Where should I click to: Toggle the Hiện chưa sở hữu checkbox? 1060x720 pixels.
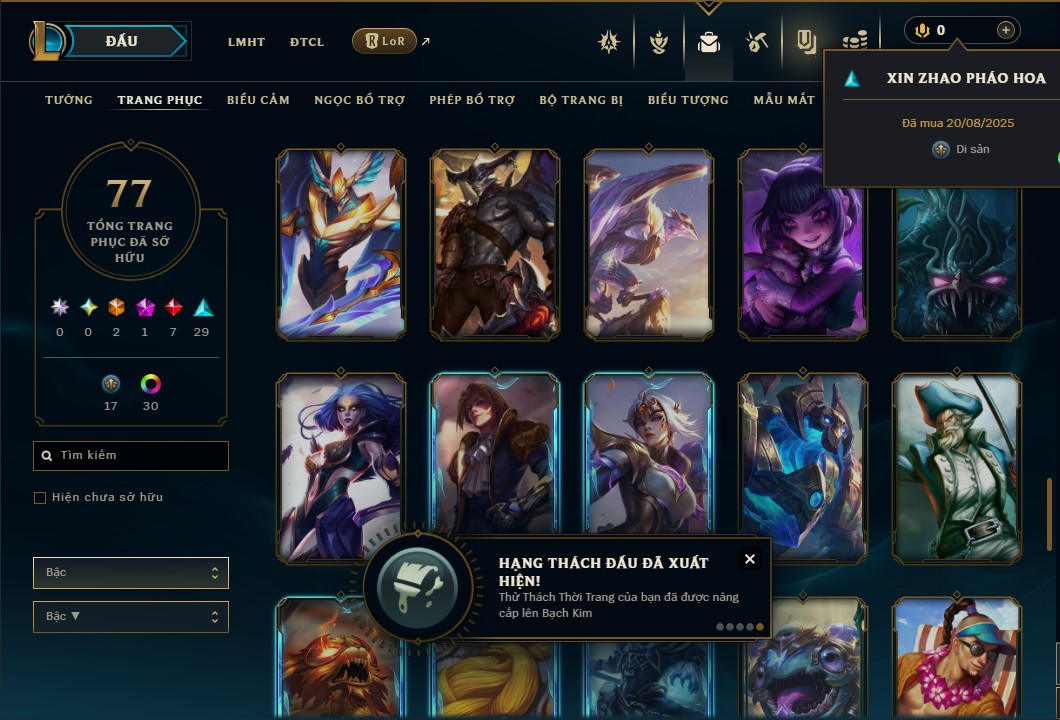click(x=40, y=498)
